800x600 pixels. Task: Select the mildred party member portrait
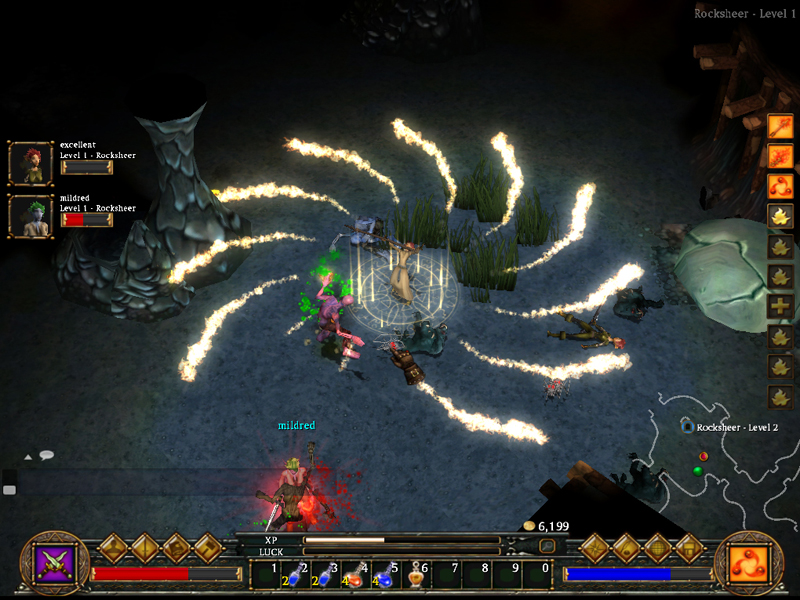(x=30, y=216)
